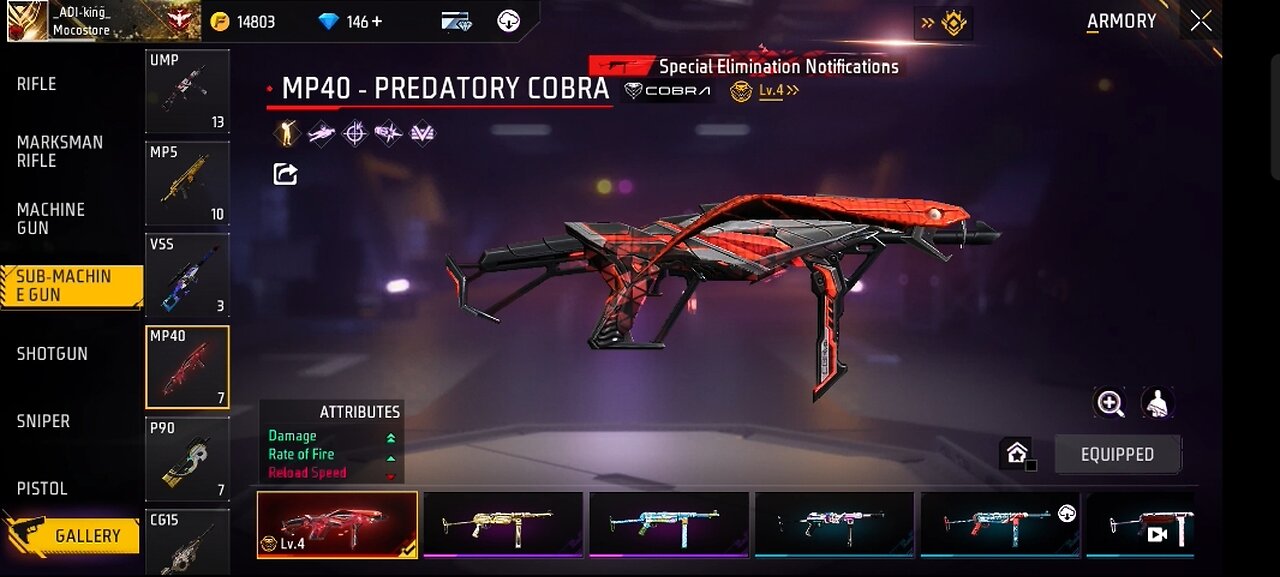
Task: Preview the skin on the character
Action: pyautogui.click(x=1157, y=403)
